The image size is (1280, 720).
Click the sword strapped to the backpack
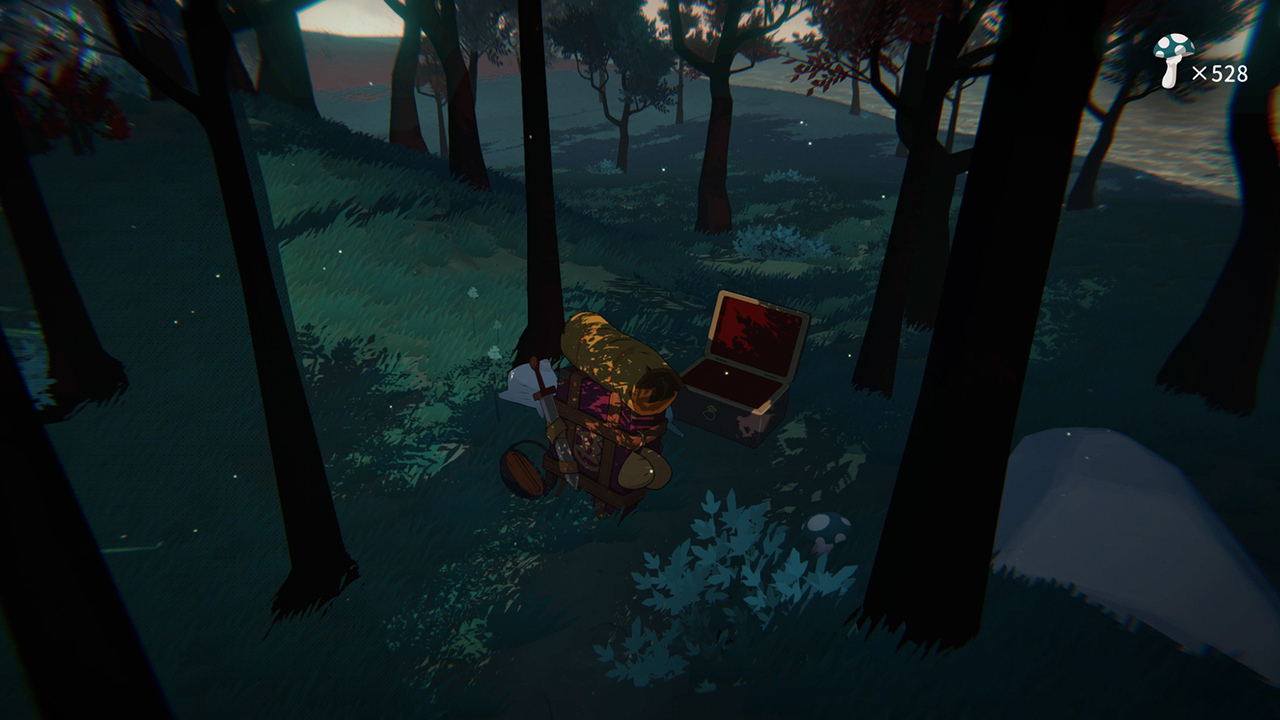coord(543,395)
